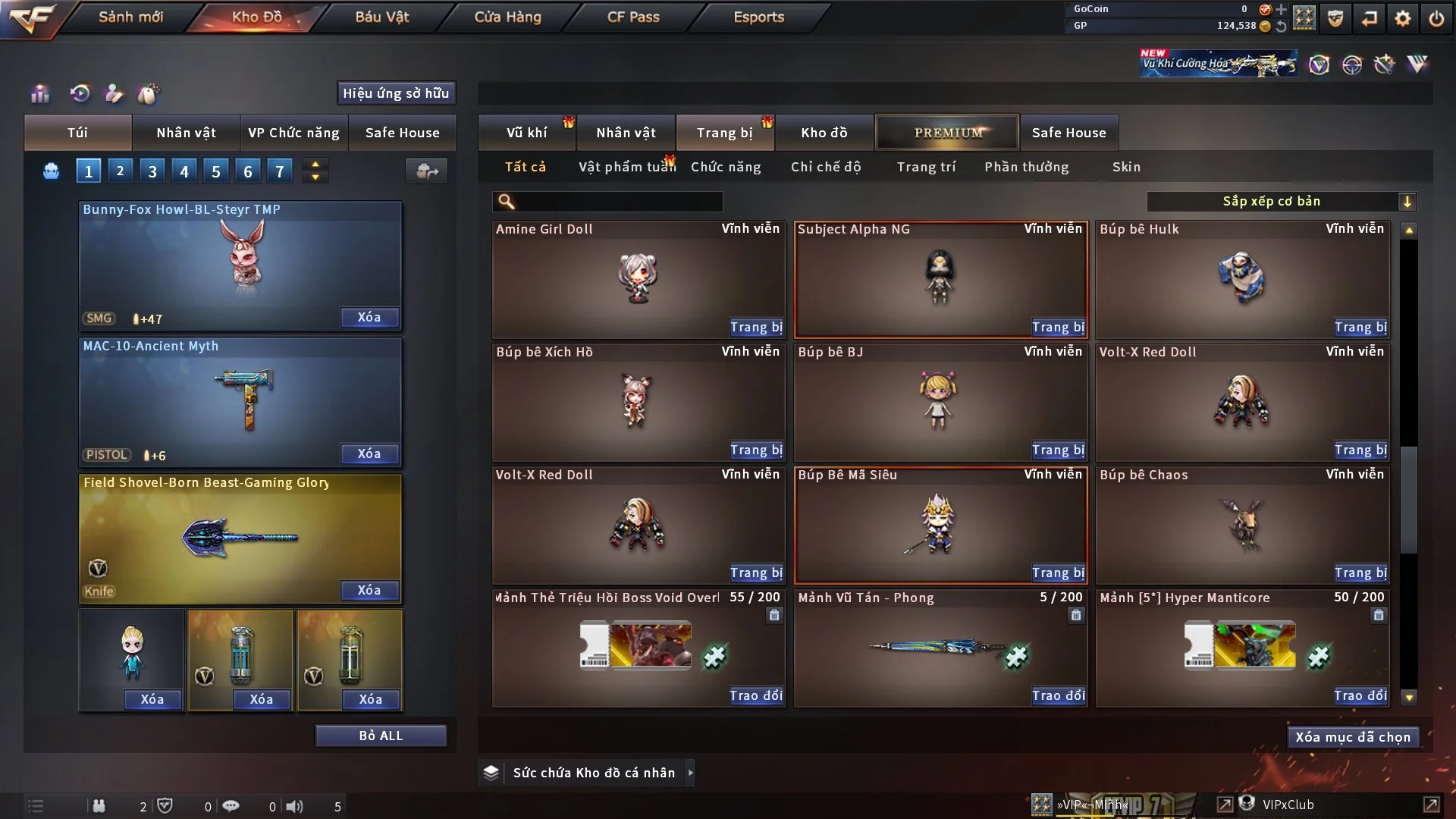Open the Báu Vật menu
Viewport: 1456px width, 819px height.
[381, 17]
